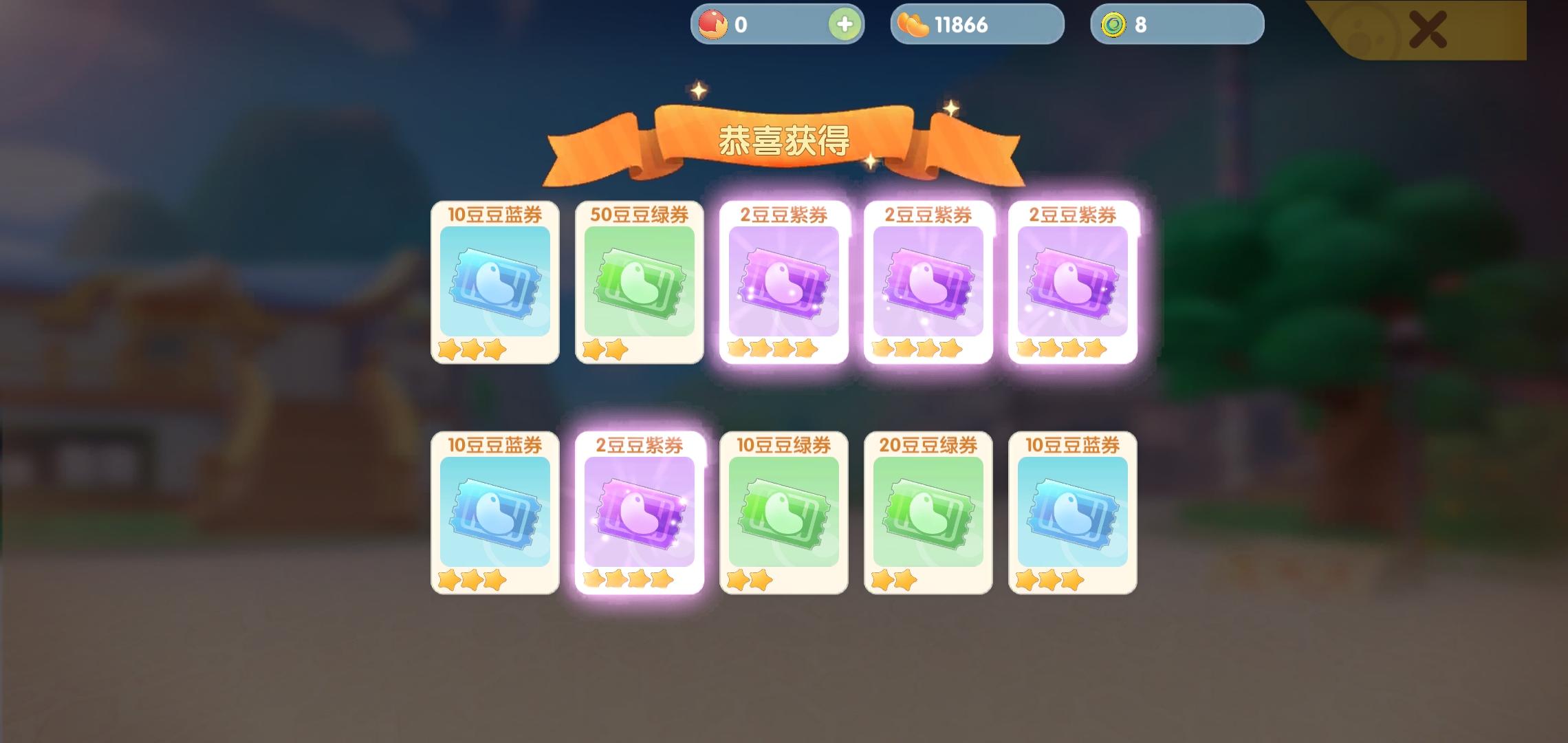The image size is (1568, 743).
Task: Select the glowing 2豆豆紫券 card in bottom row
Action: pyautogui.click(x=638, y=513)
